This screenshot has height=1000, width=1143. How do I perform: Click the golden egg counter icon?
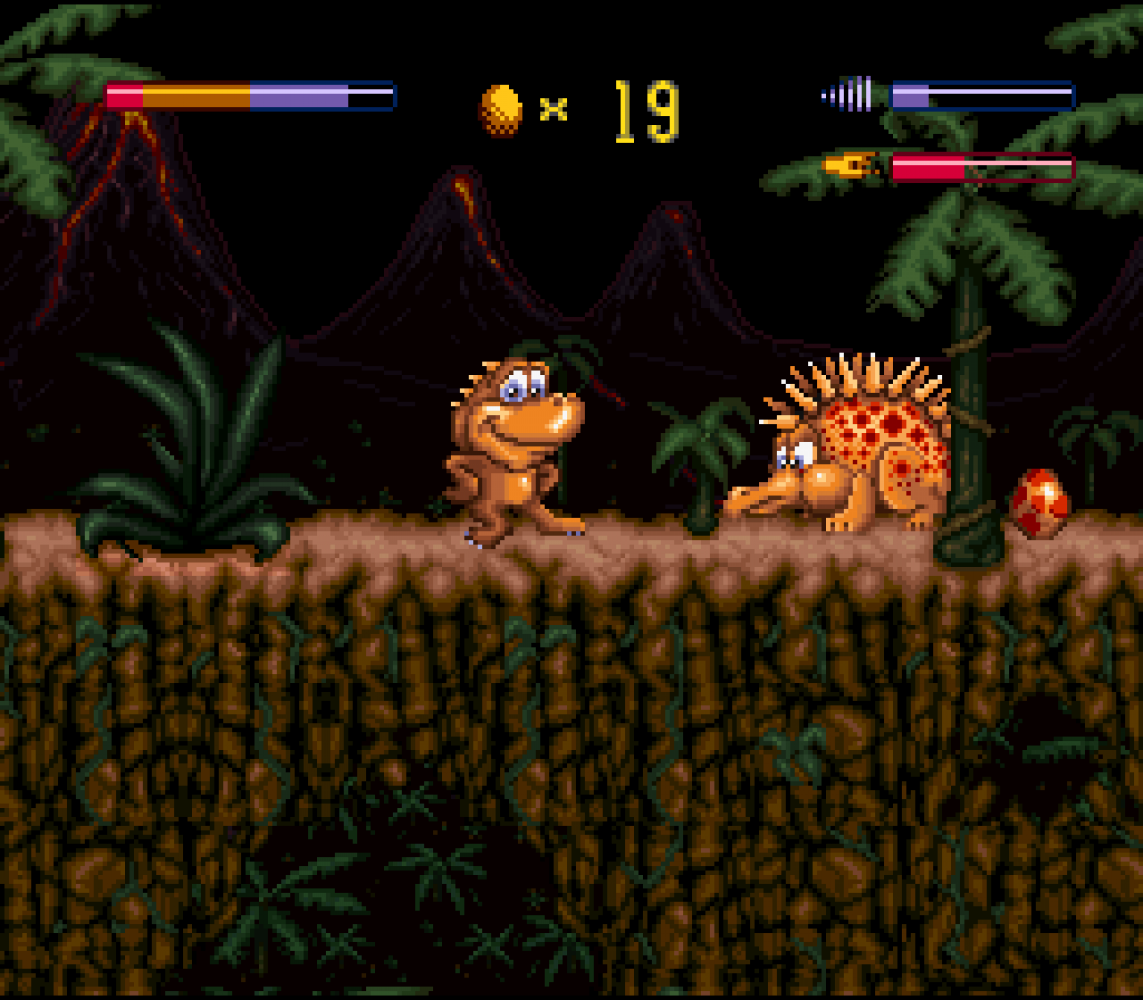501,109
